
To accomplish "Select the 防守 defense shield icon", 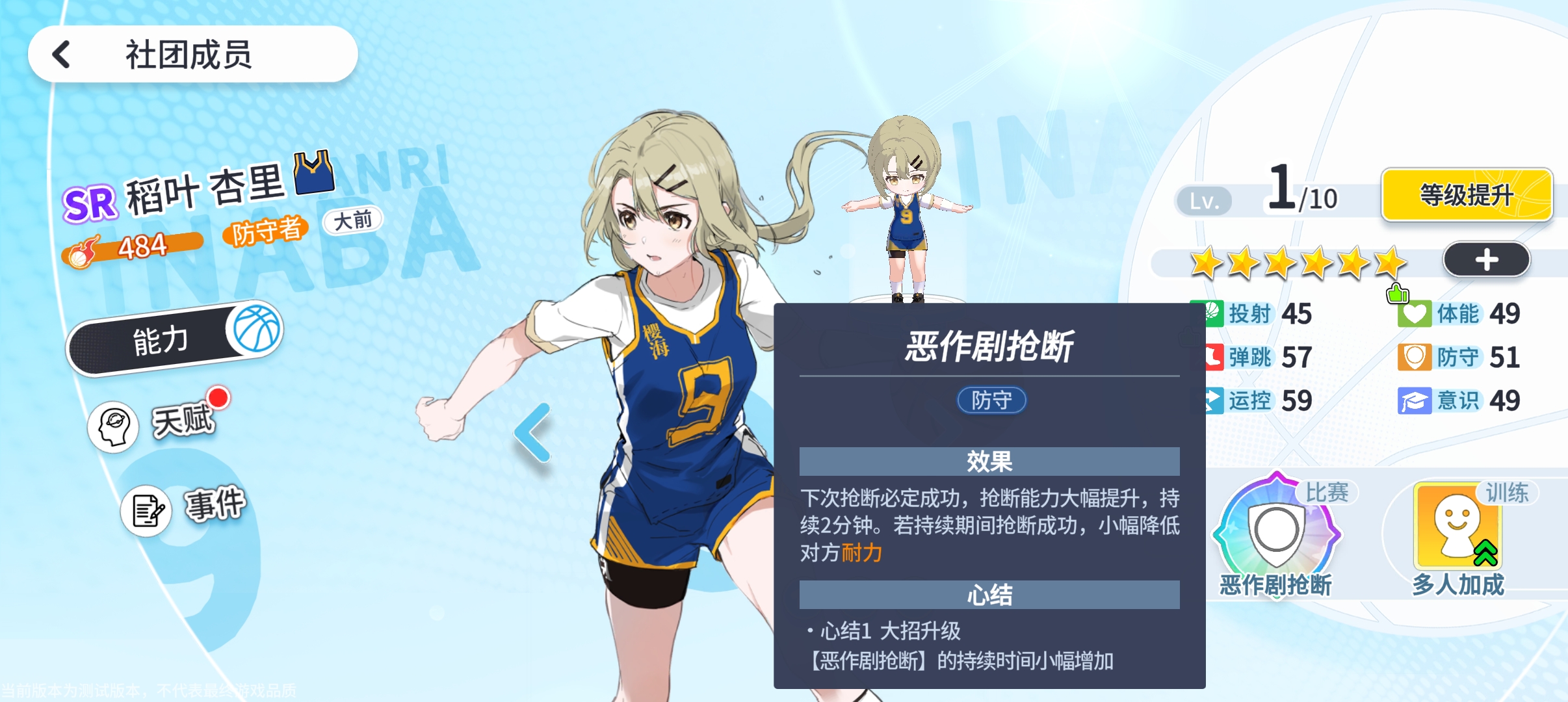I will (x=1415, y=357).
